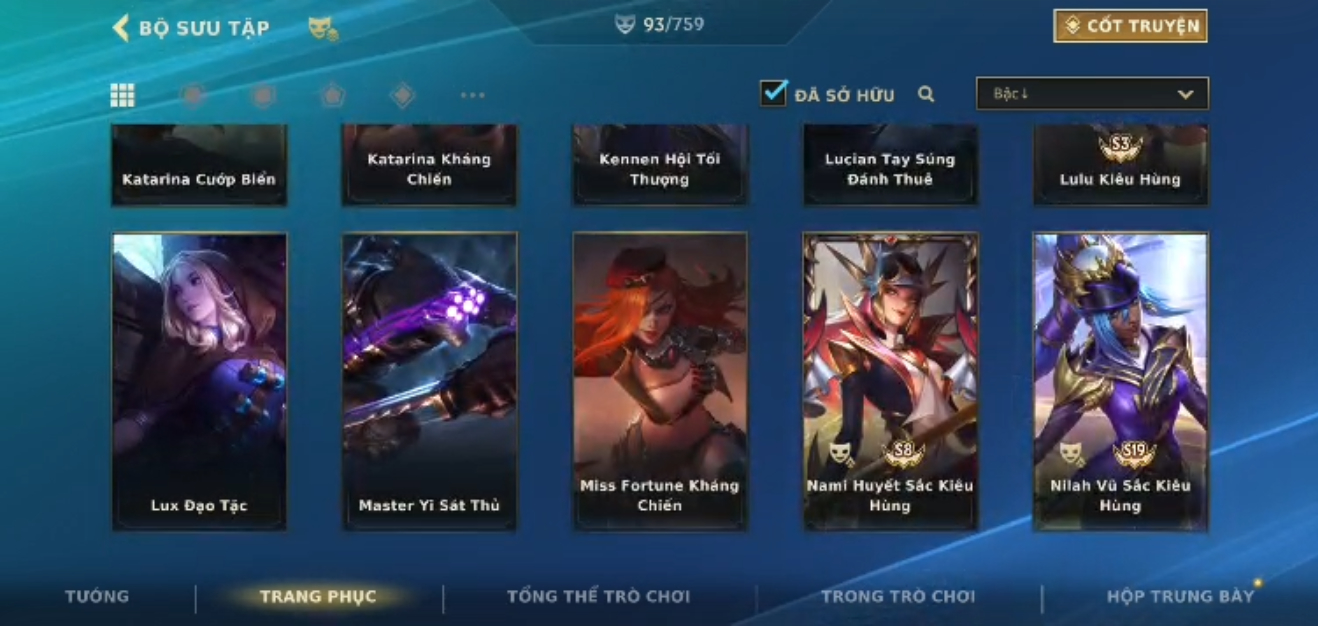Switch to the Tướng tab
The width and height of the screenshot is (1318, 626).
click(97, 597)
